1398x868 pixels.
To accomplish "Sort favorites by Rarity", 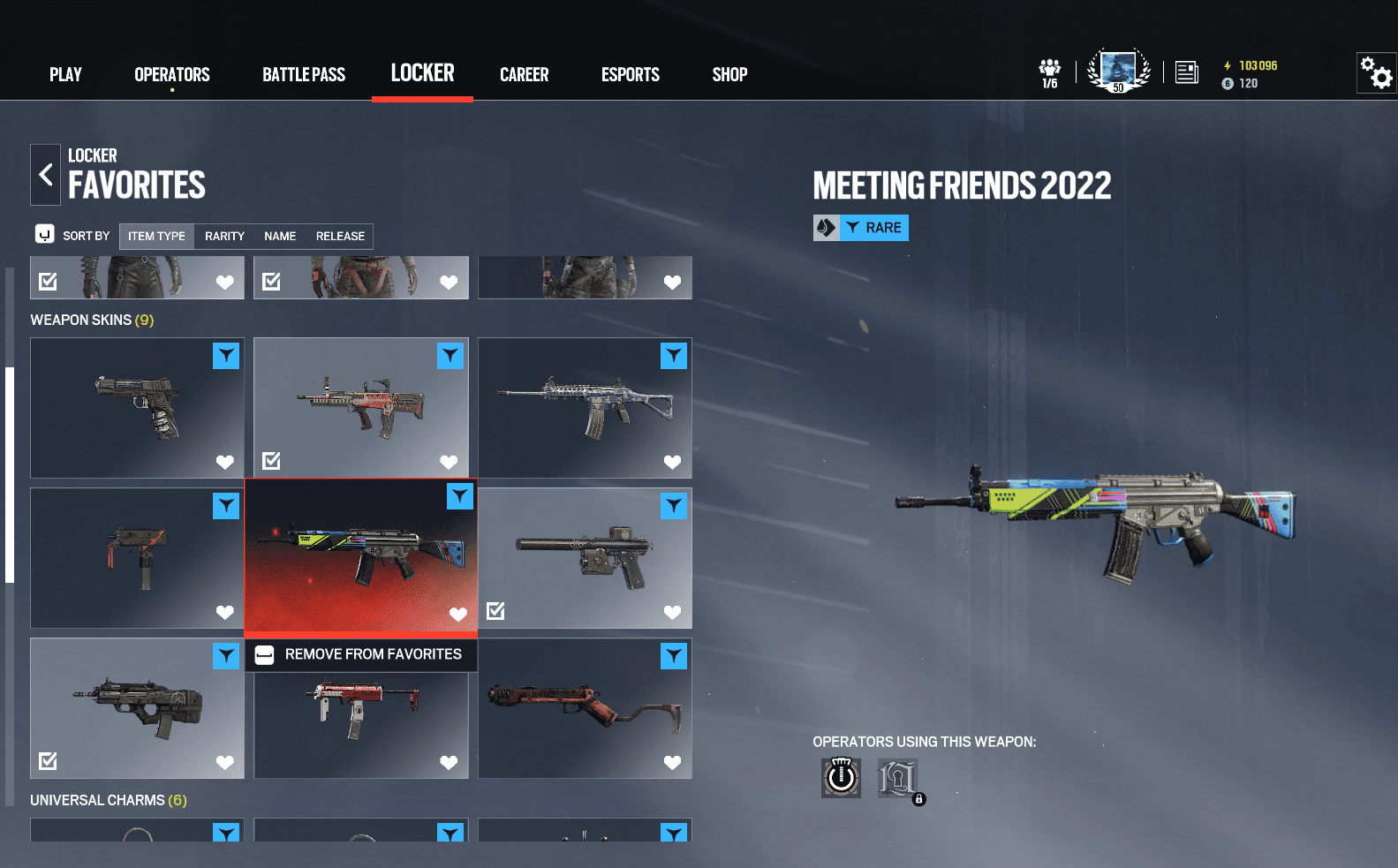I will pyautogui.click(x=224, y=237).
